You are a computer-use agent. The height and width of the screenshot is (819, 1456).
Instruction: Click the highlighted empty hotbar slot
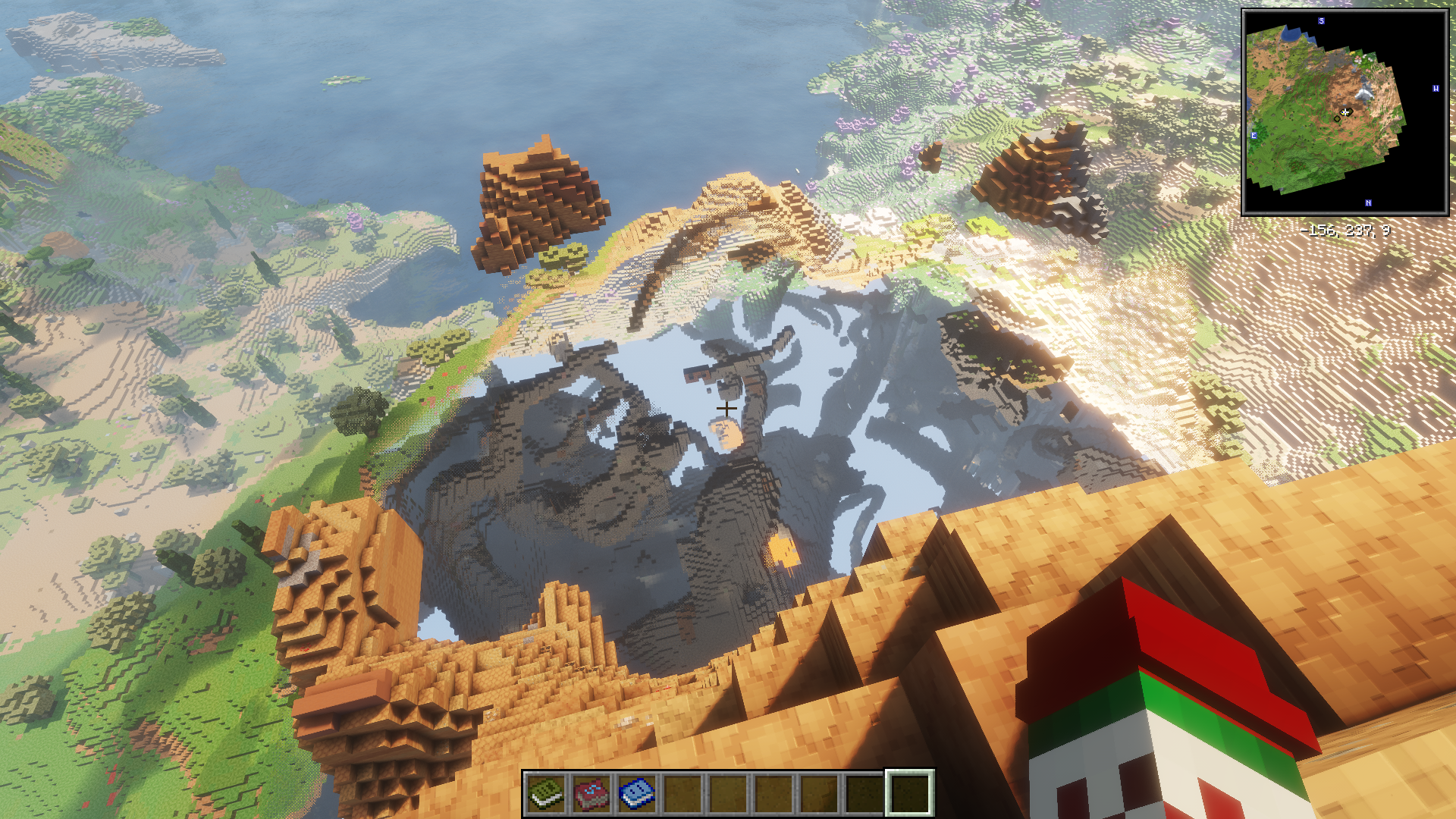tap(909, 793)
